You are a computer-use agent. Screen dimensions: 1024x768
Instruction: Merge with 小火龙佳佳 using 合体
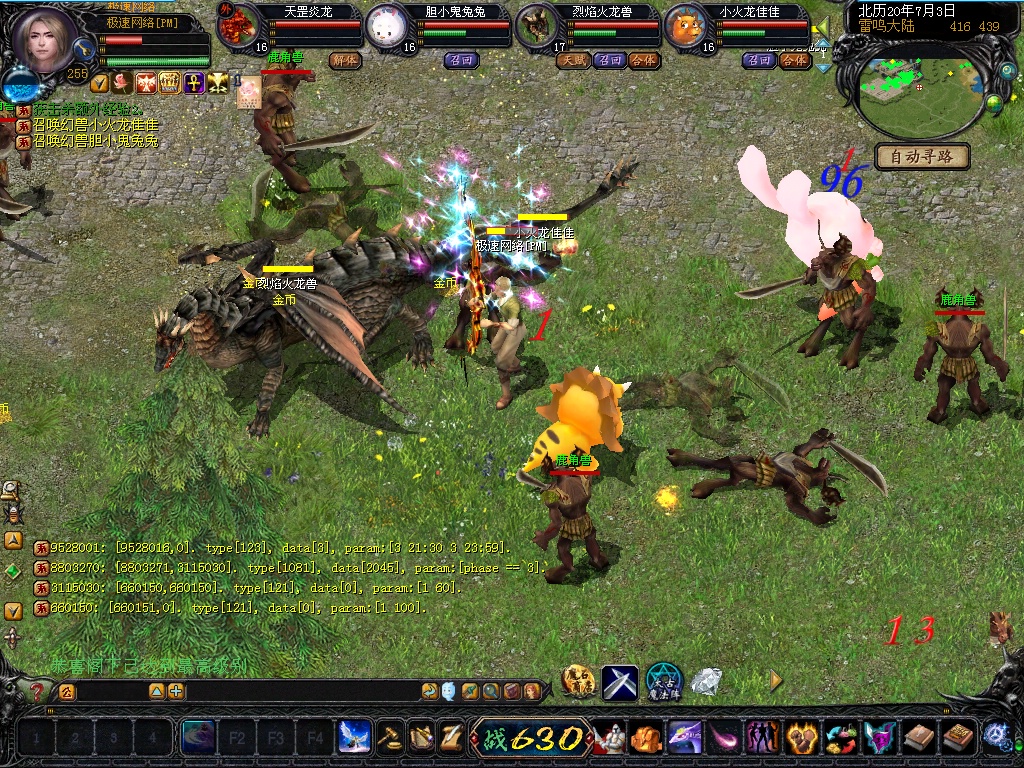(x=794, y=60)
